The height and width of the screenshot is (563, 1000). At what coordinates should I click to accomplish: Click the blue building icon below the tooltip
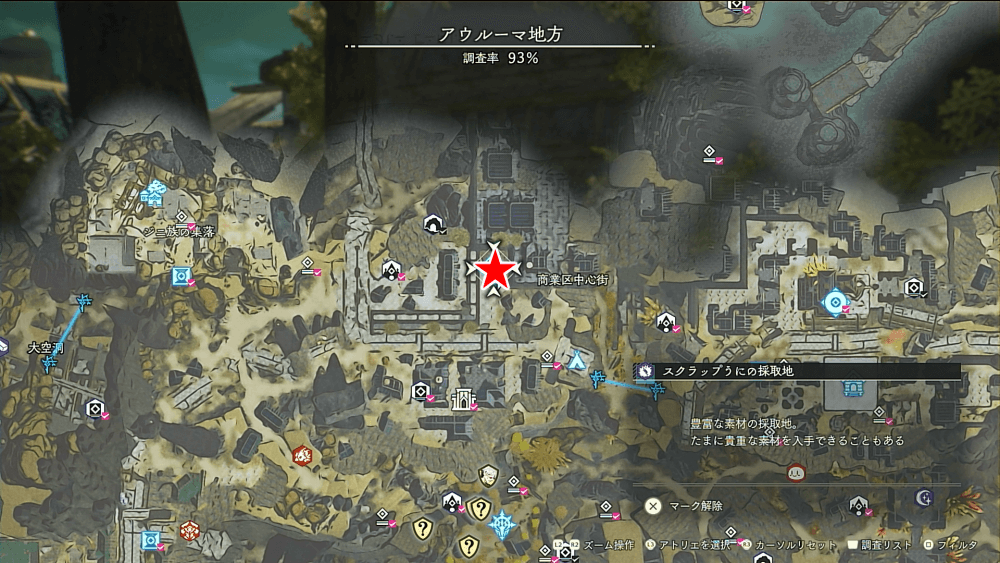point(852,389)
